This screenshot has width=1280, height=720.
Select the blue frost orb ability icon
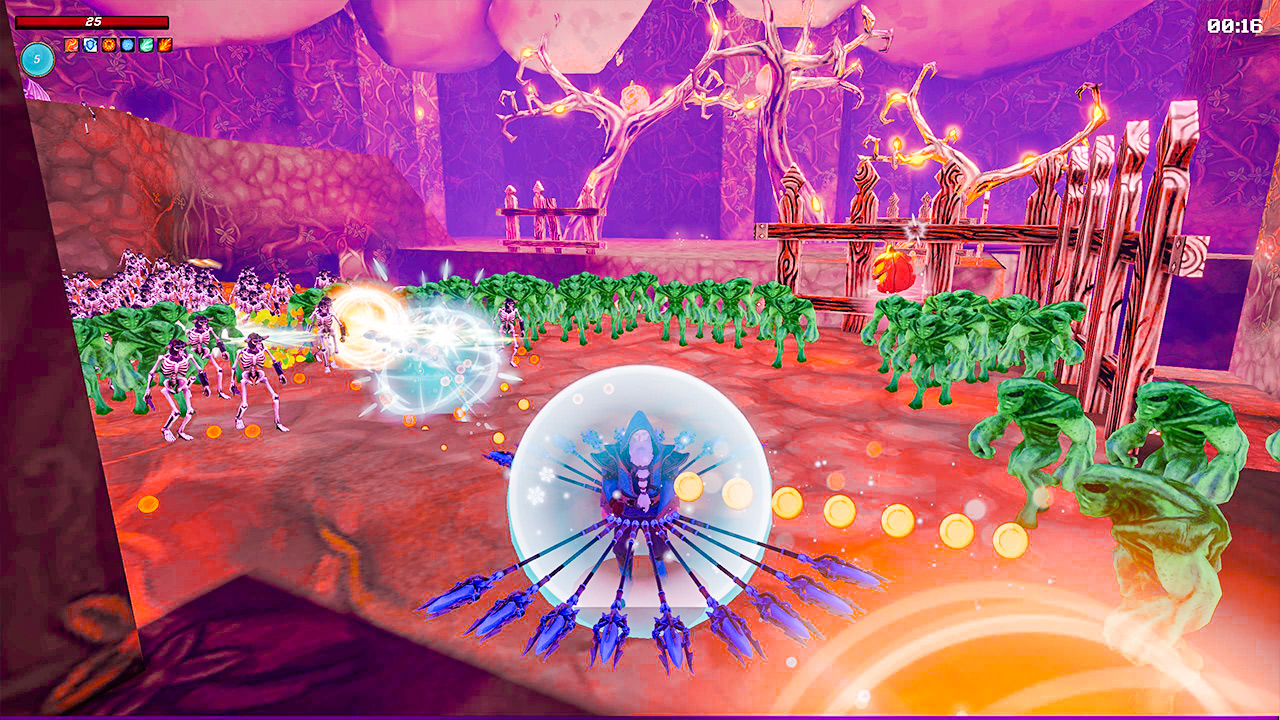pos(128,44)
